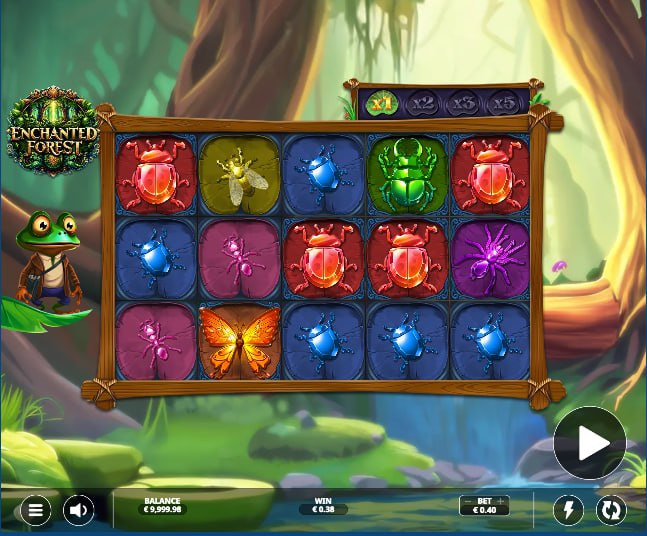Toggle the sound speaker button
Image resolution: width=647 pixels, height=536 pixels.
(79, 511)
